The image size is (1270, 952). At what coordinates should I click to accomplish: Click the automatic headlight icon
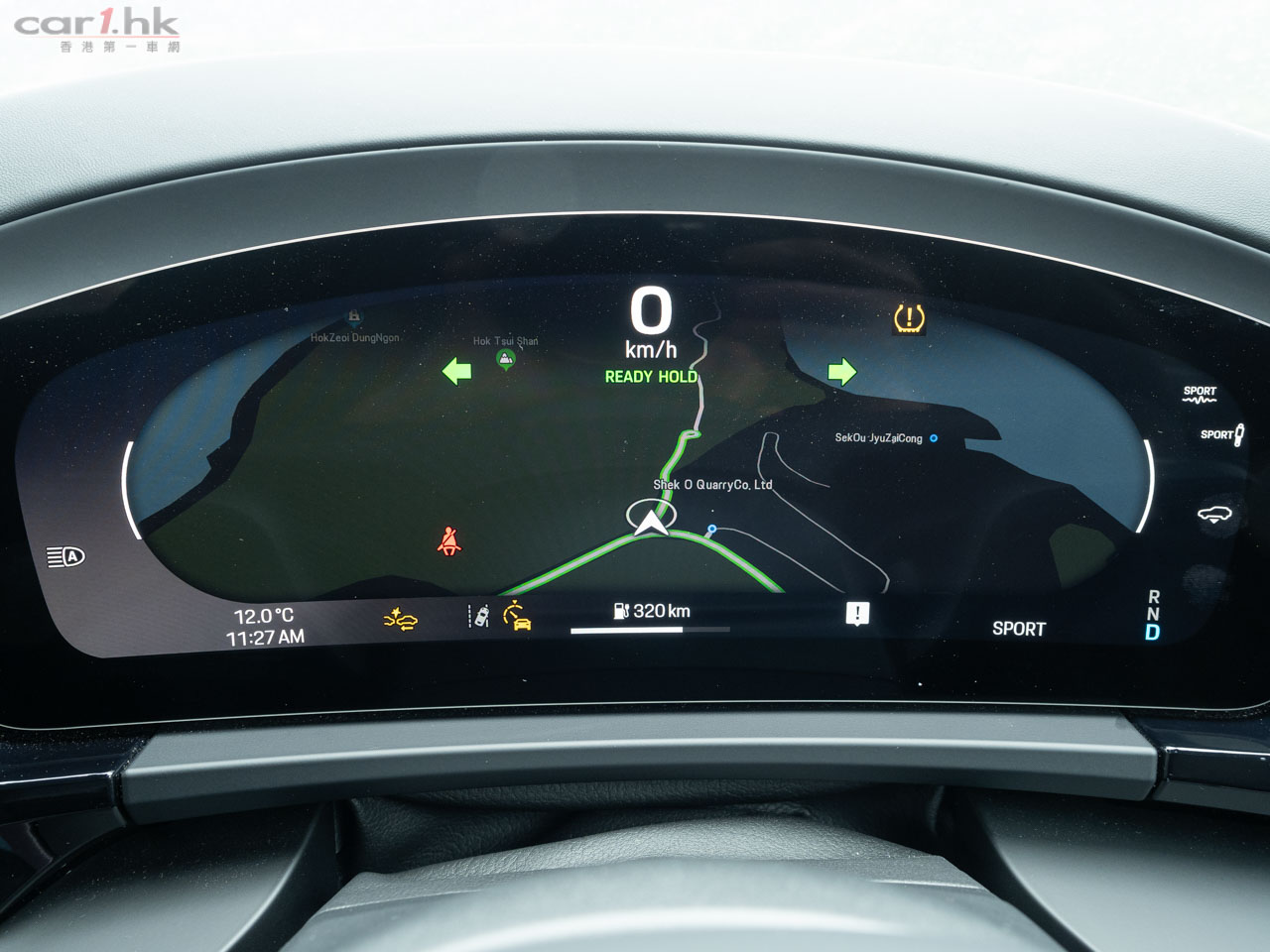[x=66, y=557]
